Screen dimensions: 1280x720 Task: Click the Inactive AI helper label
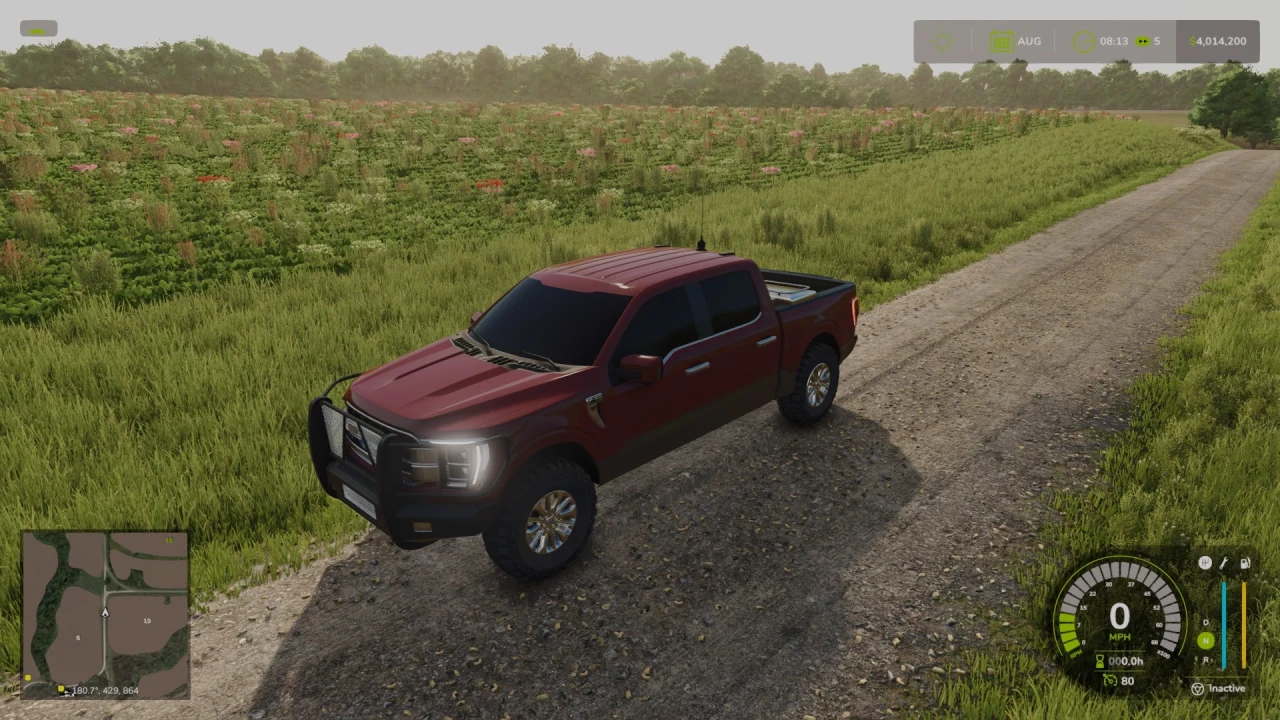coord(1227,688)
